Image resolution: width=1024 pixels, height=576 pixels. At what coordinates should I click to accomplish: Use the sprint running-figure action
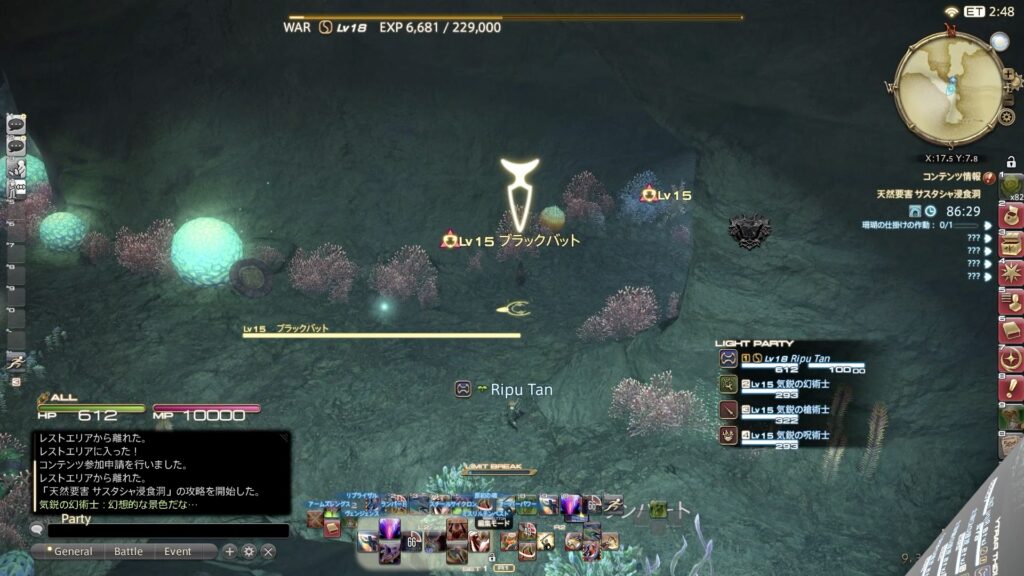point(16,365)
